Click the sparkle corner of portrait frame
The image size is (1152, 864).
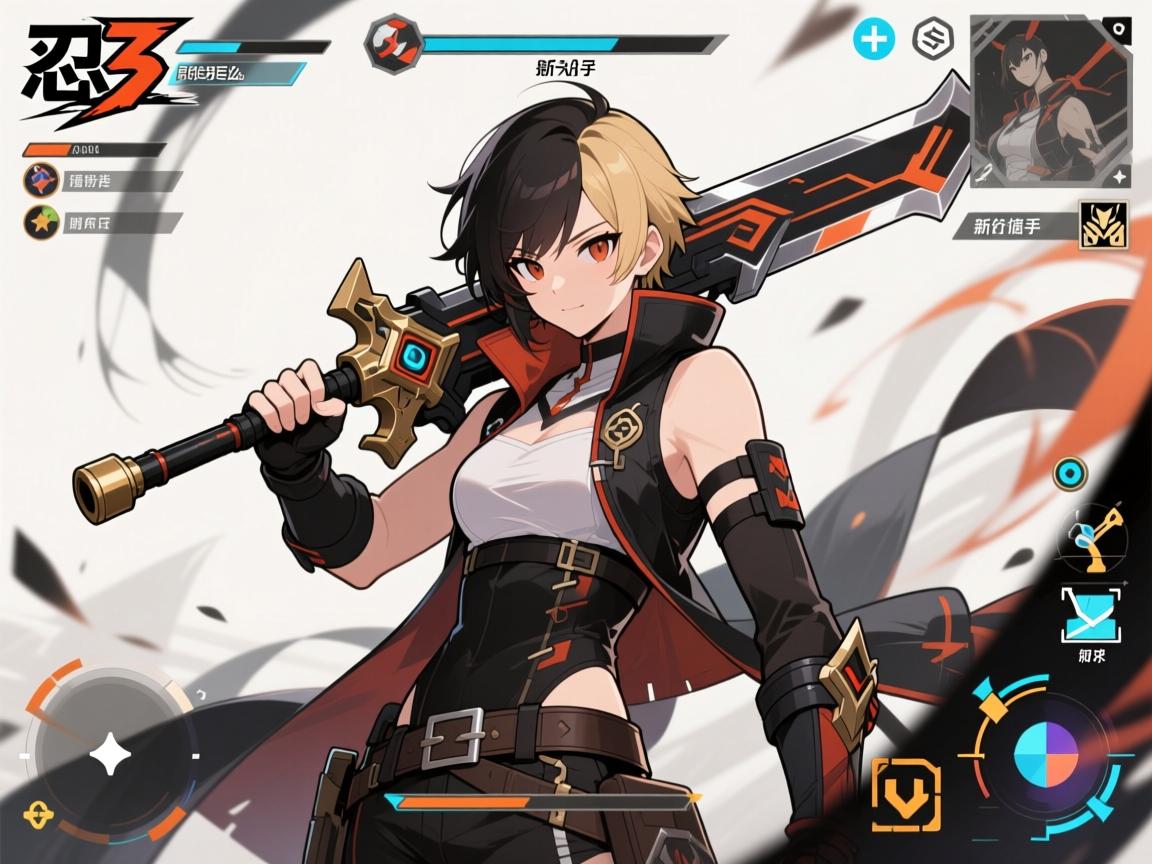click(x=1120, y=177)
